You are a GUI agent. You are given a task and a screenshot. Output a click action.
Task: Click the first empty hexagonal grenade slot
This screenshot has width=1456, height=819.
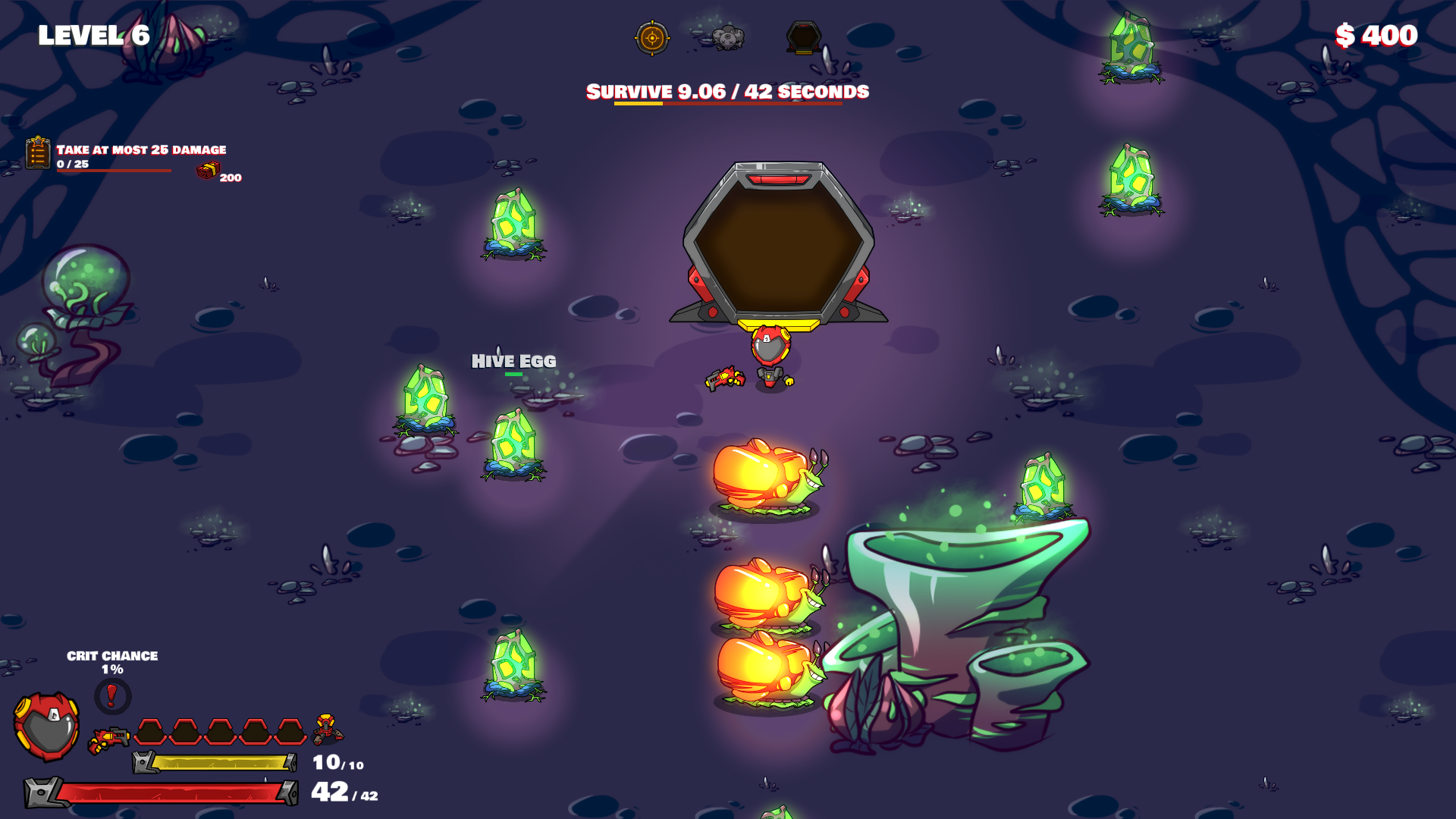click(149, 730)
